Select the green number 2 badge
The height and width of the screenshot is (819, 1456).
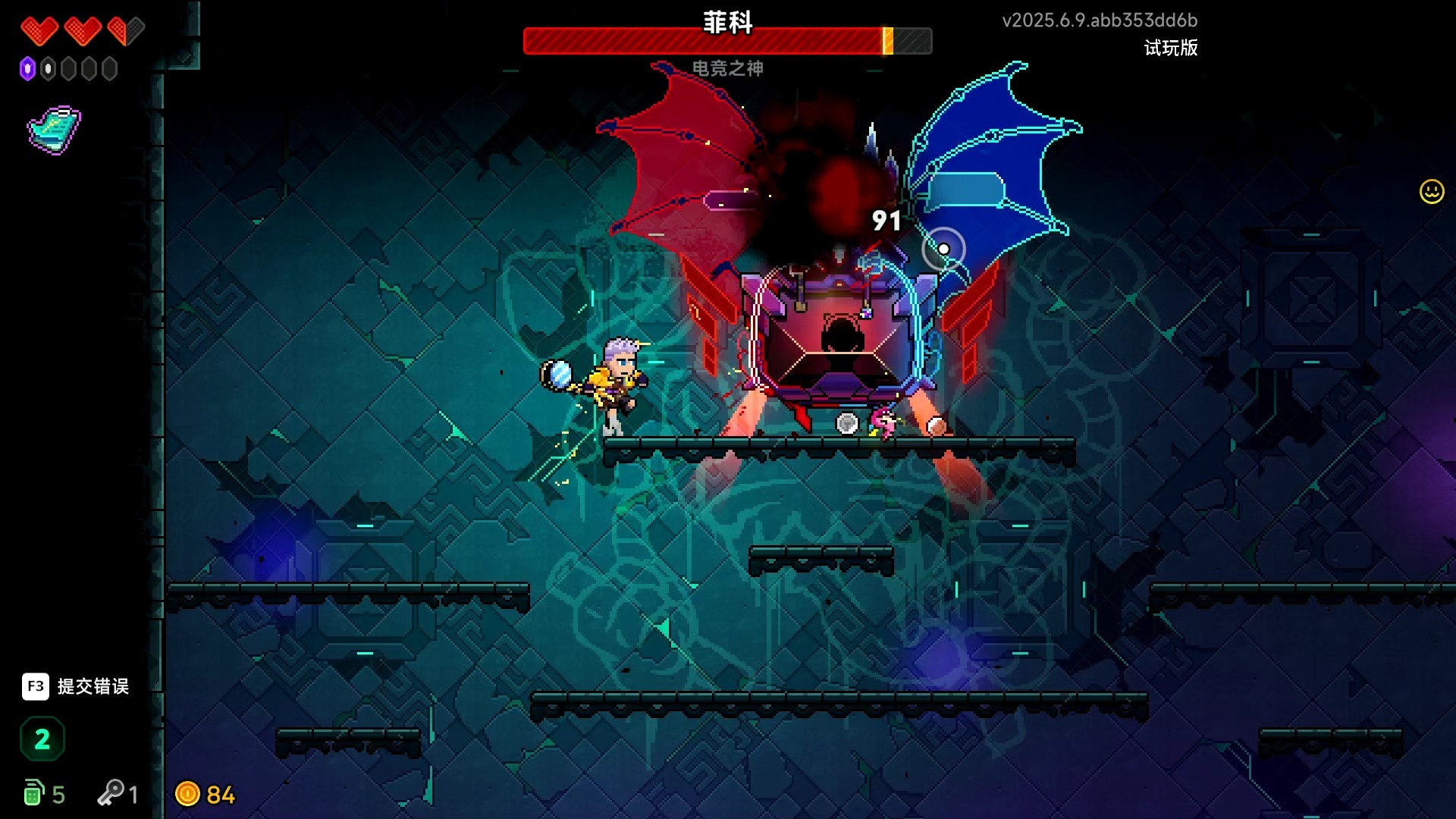coord(42,739)
